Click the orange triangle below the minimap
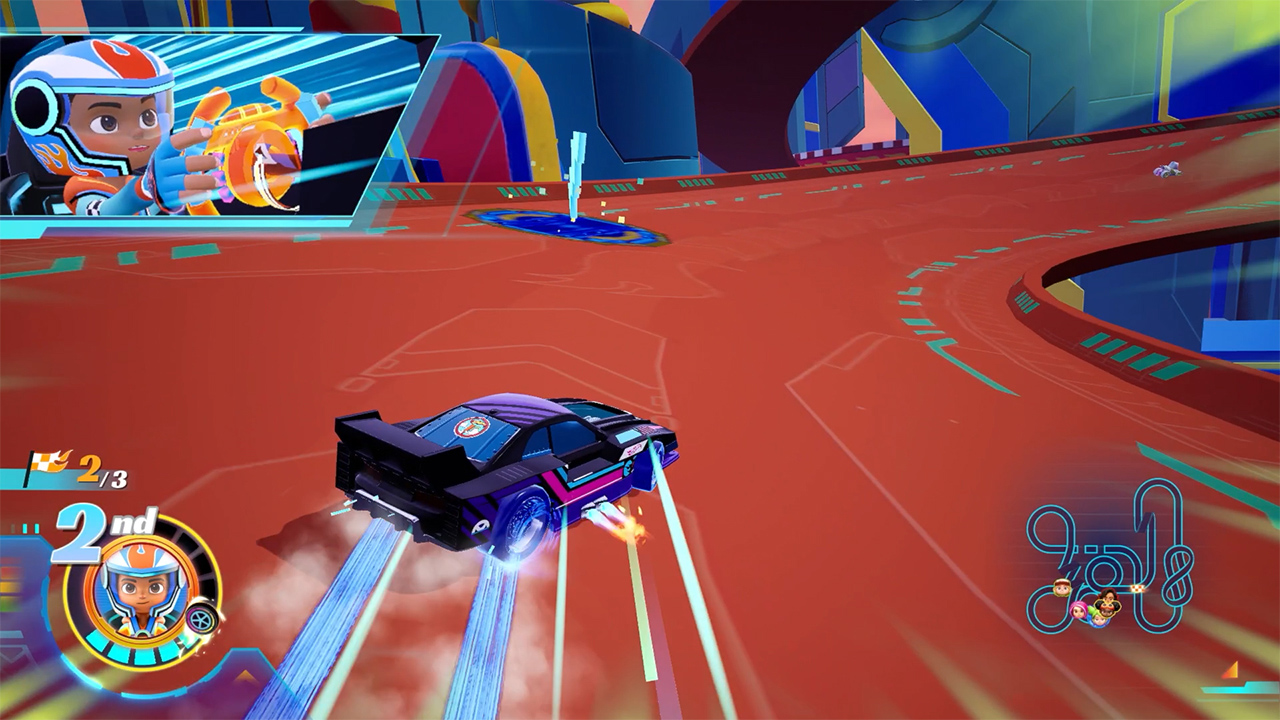 tap(1230, 670)
